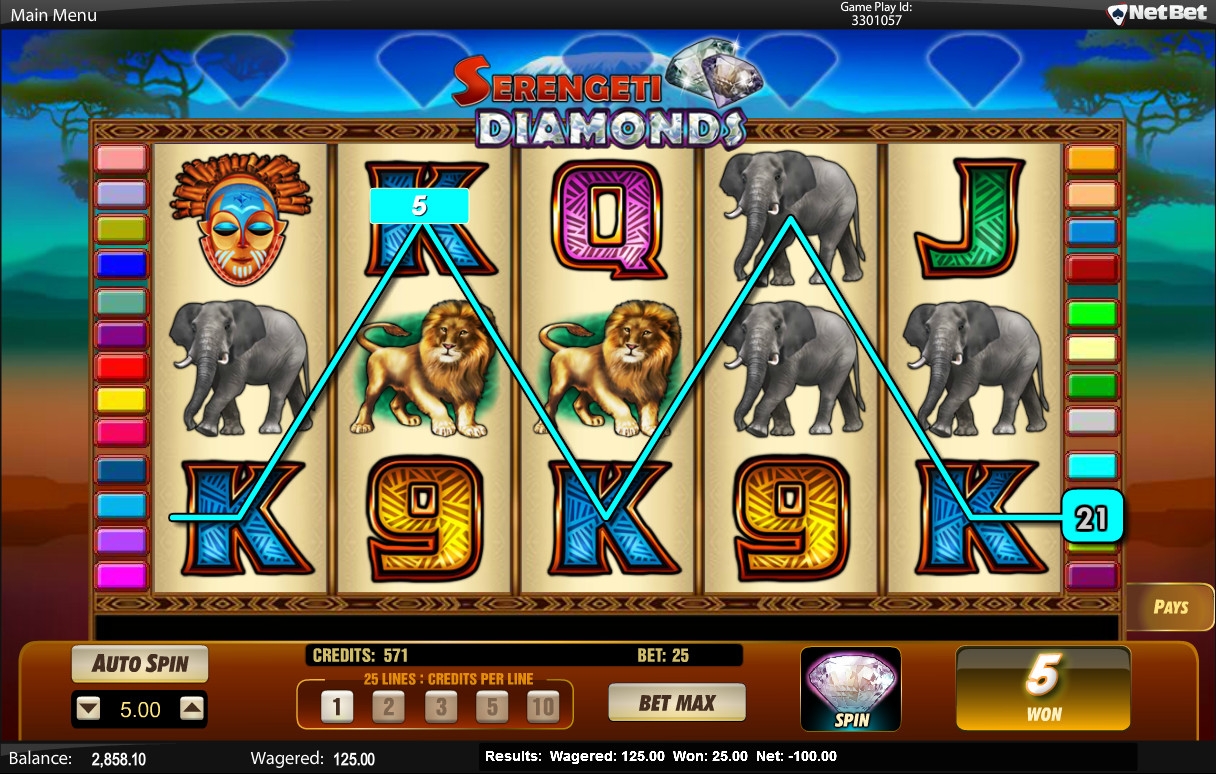Decrease the coin value with the down arrow
The image size is (1216, 774).
pos(89,709)
